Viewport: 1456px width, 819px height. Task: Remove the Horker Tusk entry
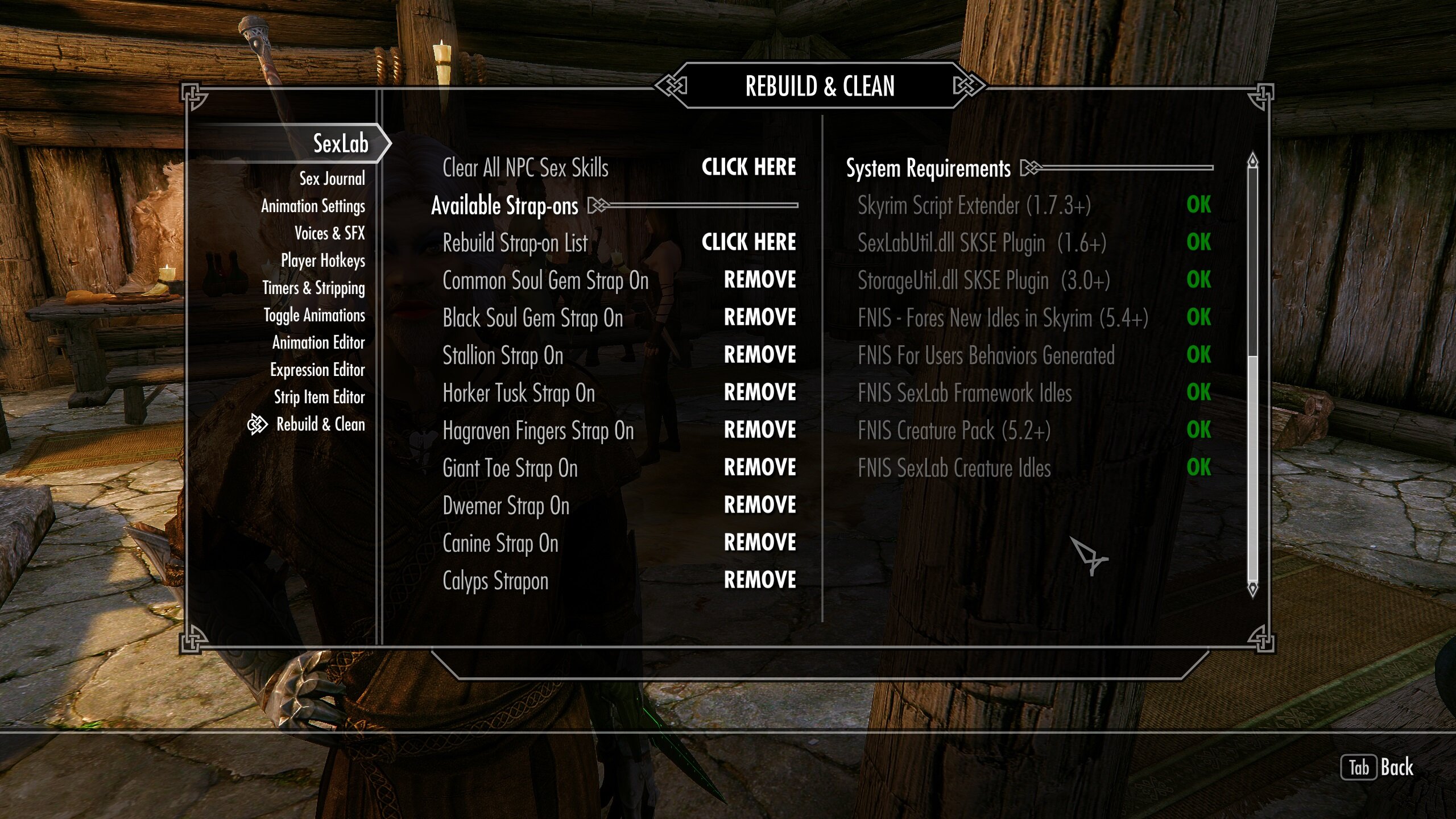point(760,392)
